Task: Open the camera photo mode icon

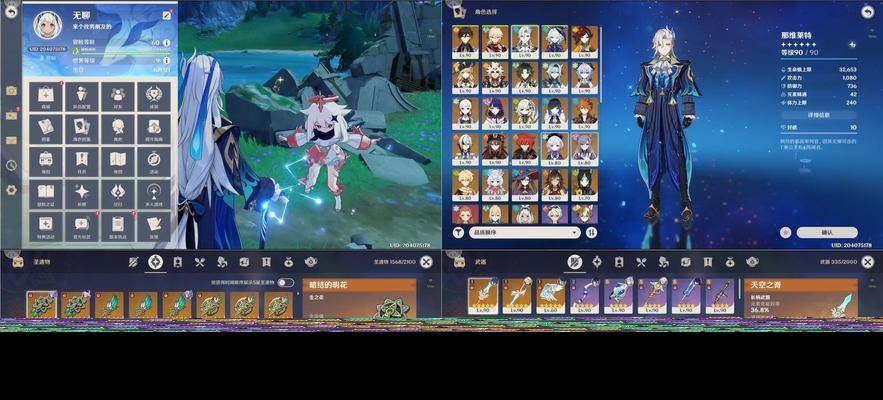Action: tap(11, 90)
